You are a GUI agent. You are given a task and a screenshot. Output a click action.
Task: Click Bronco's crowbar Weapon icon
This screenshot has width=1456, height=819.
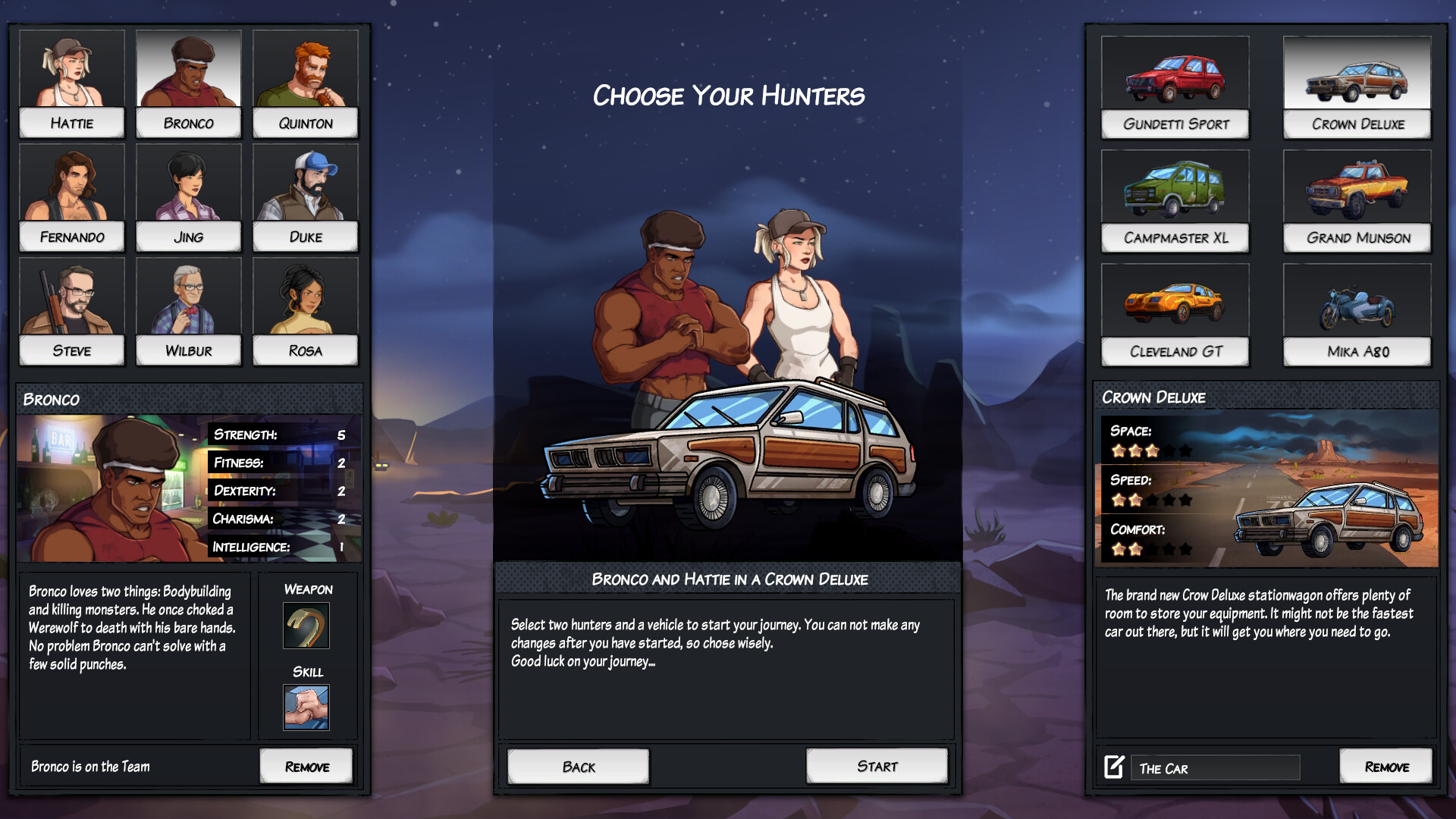tap(306, 626)
